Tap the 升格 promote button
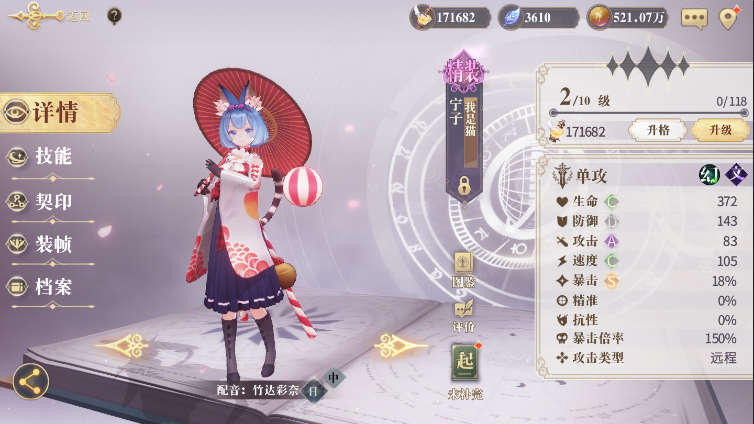 (x=658, y=131)
